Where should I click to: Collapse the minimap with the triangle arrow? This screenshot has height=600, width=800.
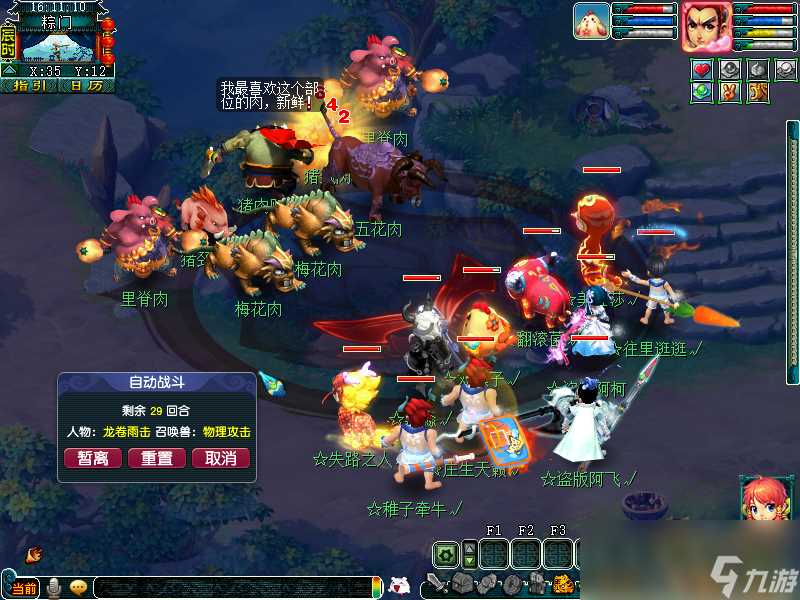(x=8, y=69)
